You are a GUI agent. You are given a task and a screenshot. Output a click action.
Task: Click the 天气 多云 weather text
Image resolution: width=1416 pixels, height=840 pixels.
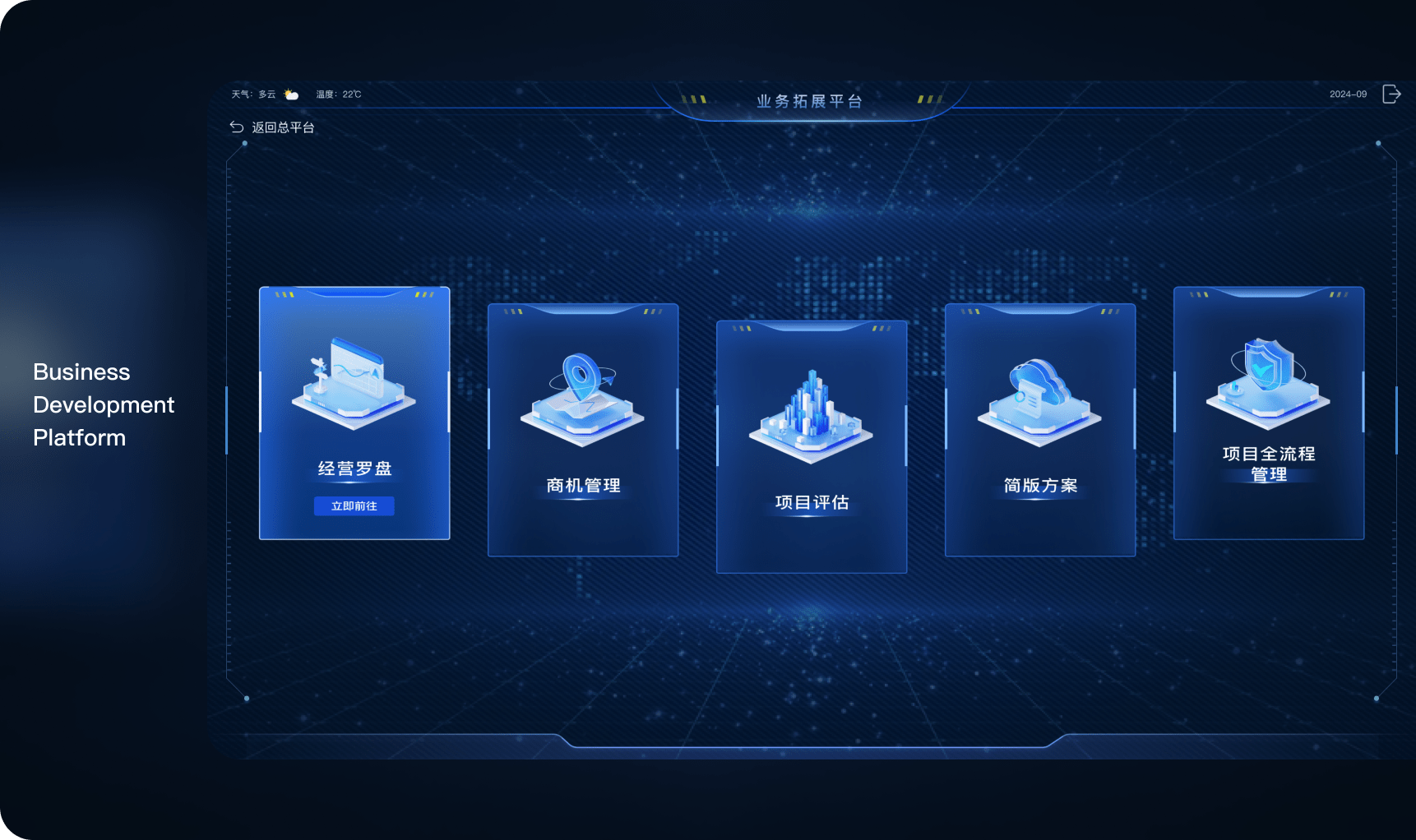pyautogui.click(x=253, y=94)
